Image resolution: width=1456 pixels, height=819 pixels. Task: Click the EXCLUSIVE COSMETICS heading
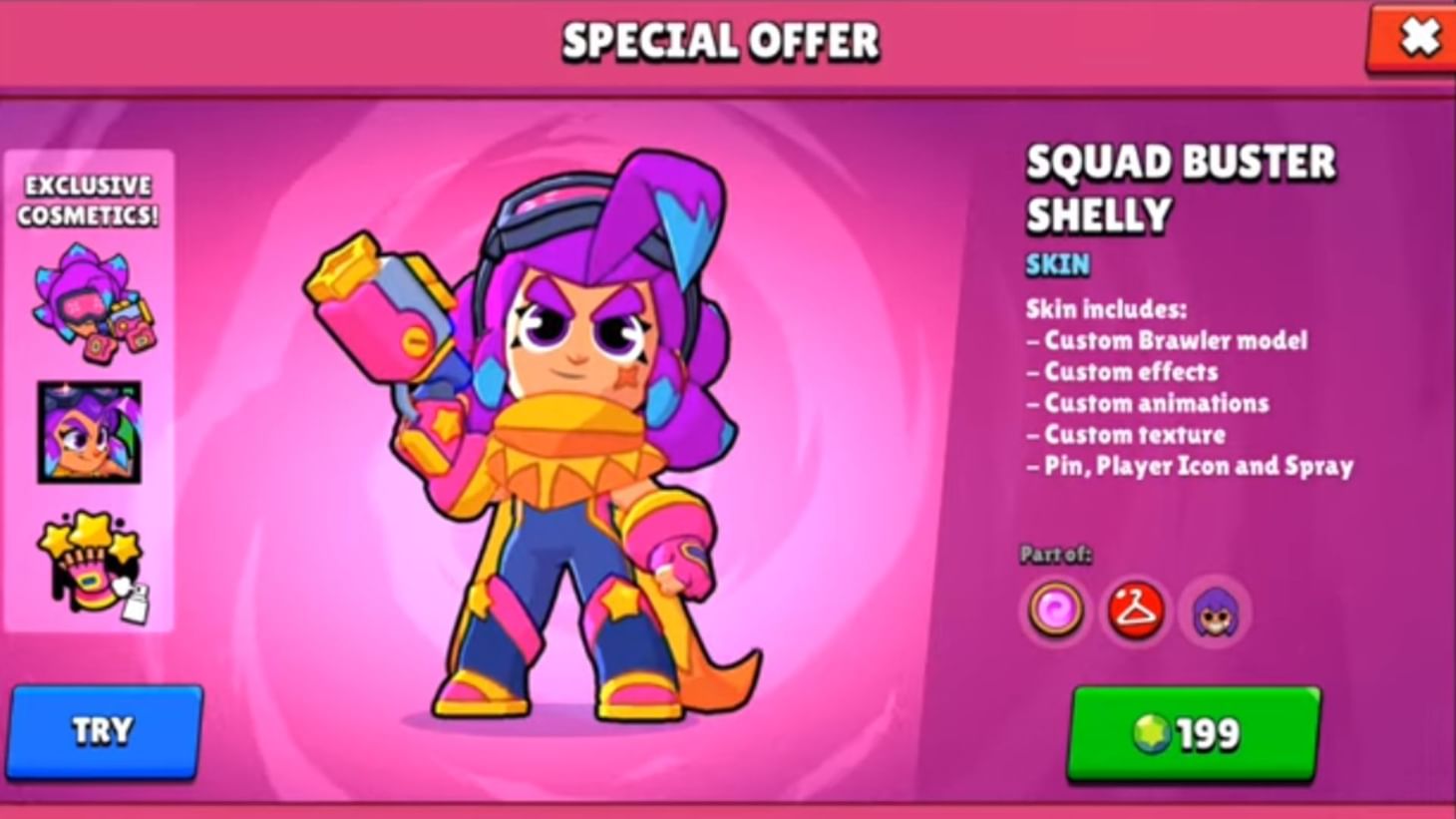coord(87,199)
